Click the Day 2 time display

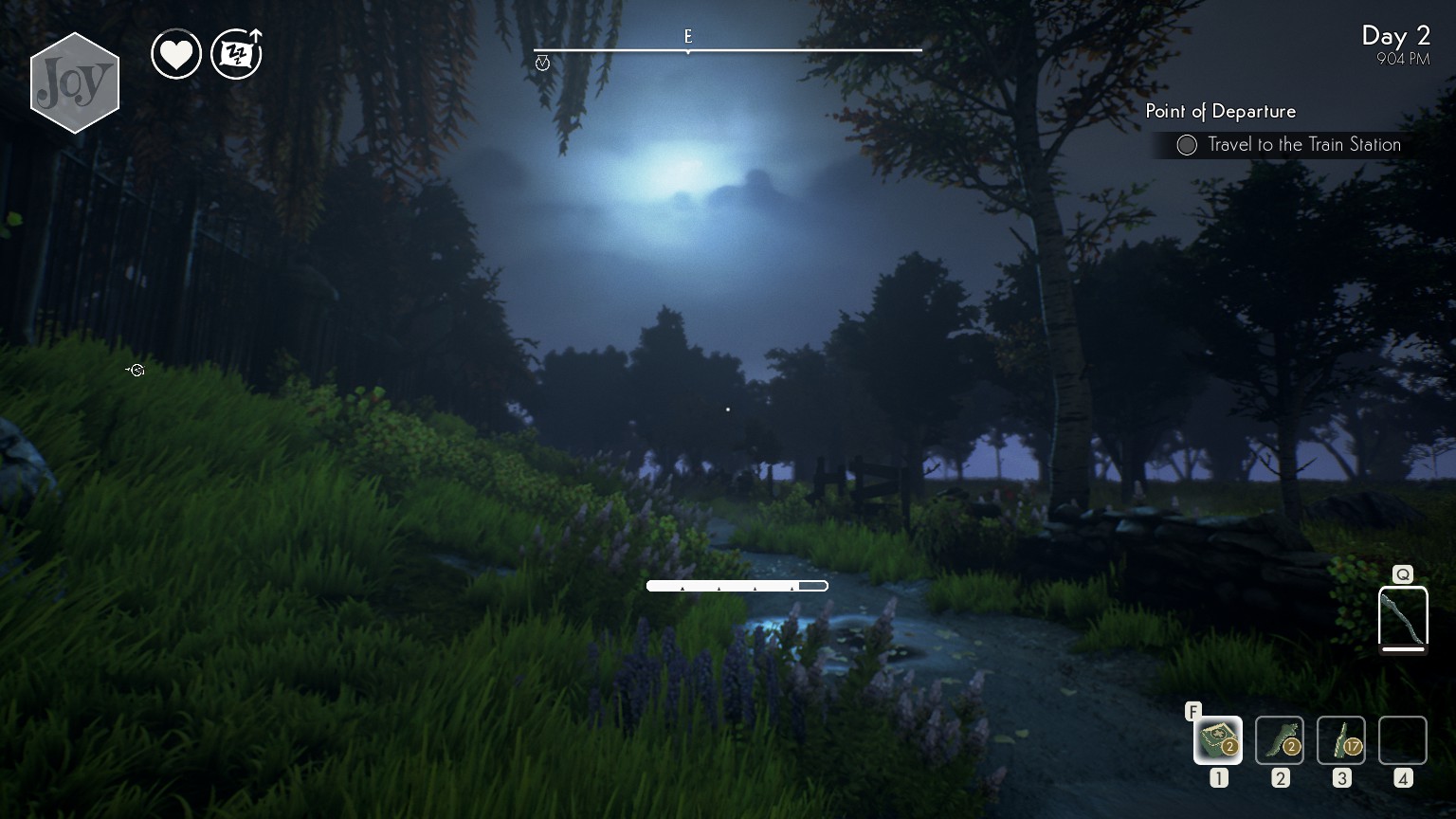1398,36
